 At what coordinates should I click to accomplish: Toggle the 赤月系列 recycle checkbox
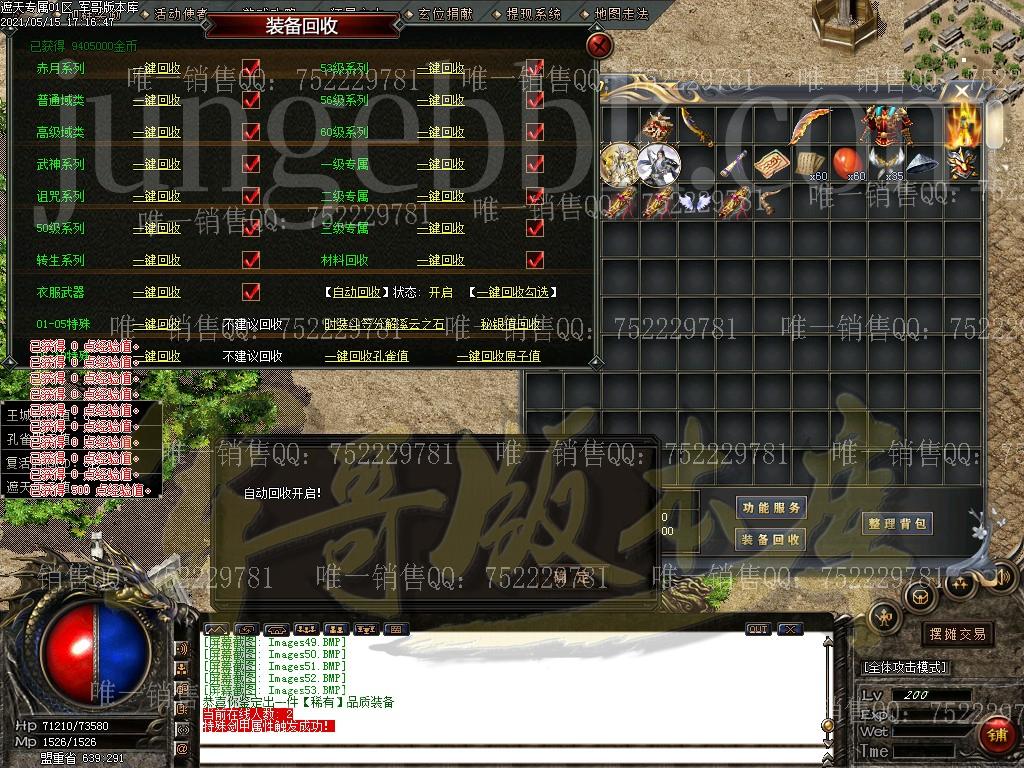pos(251,69)
